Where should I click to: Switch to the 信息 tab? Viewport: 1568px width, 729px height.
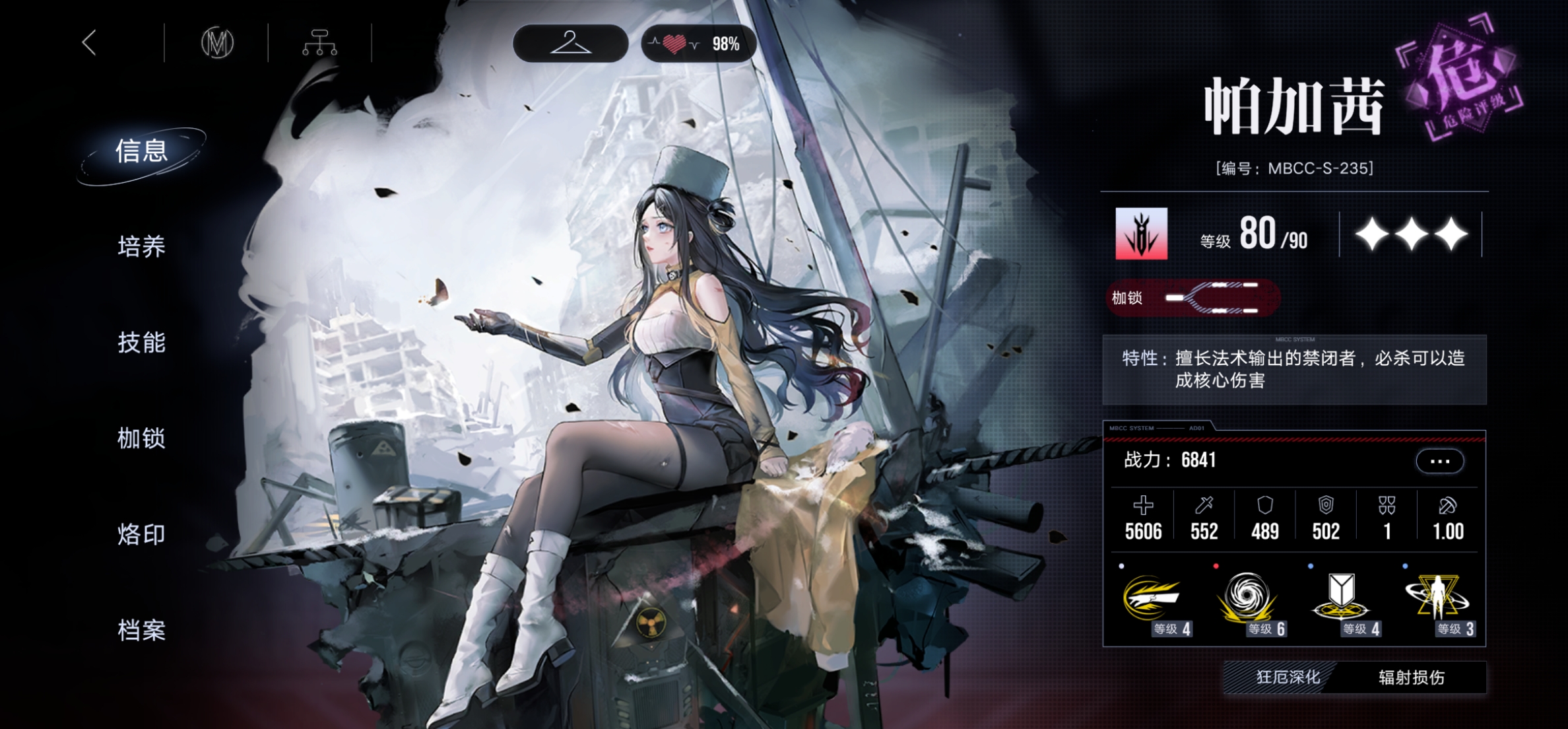point(142,151)
